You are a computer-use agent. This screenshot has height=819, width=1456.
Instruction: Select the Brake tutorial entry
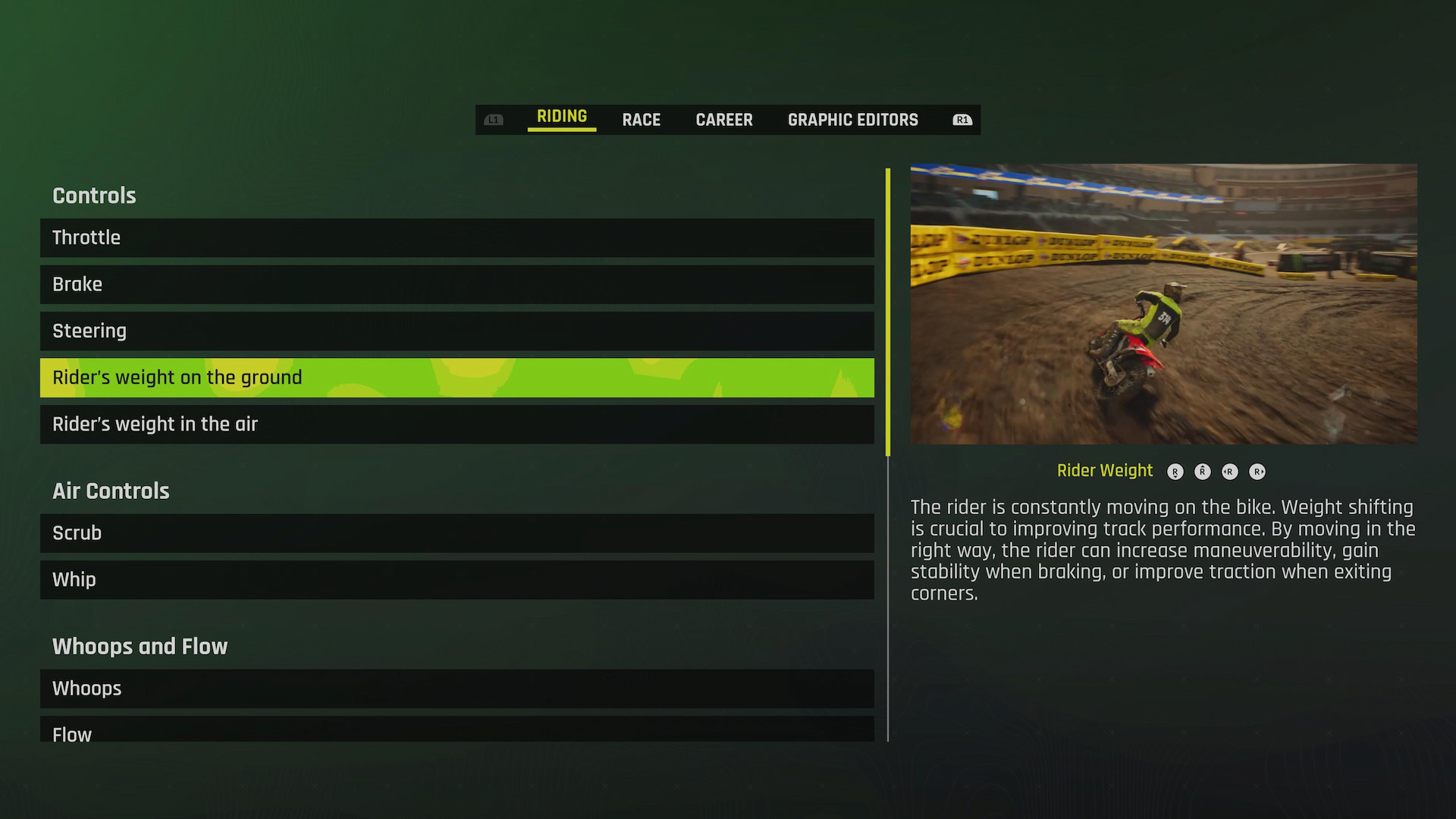pos(455,284)
